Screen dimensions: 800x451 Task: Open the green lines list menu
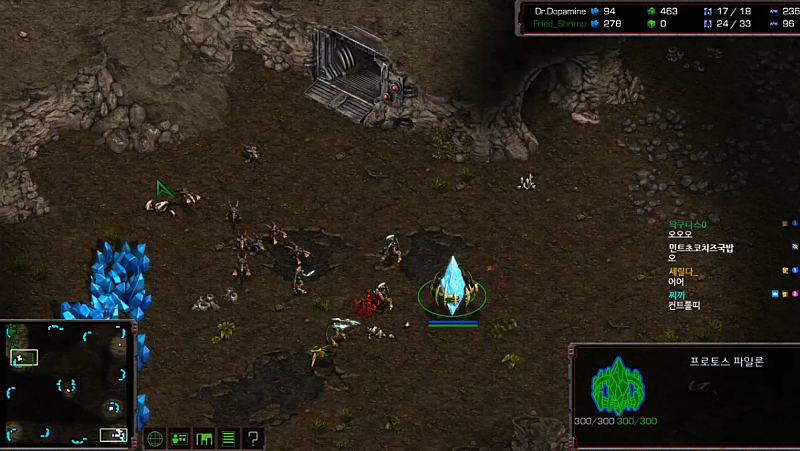click(x=229, y=438)
